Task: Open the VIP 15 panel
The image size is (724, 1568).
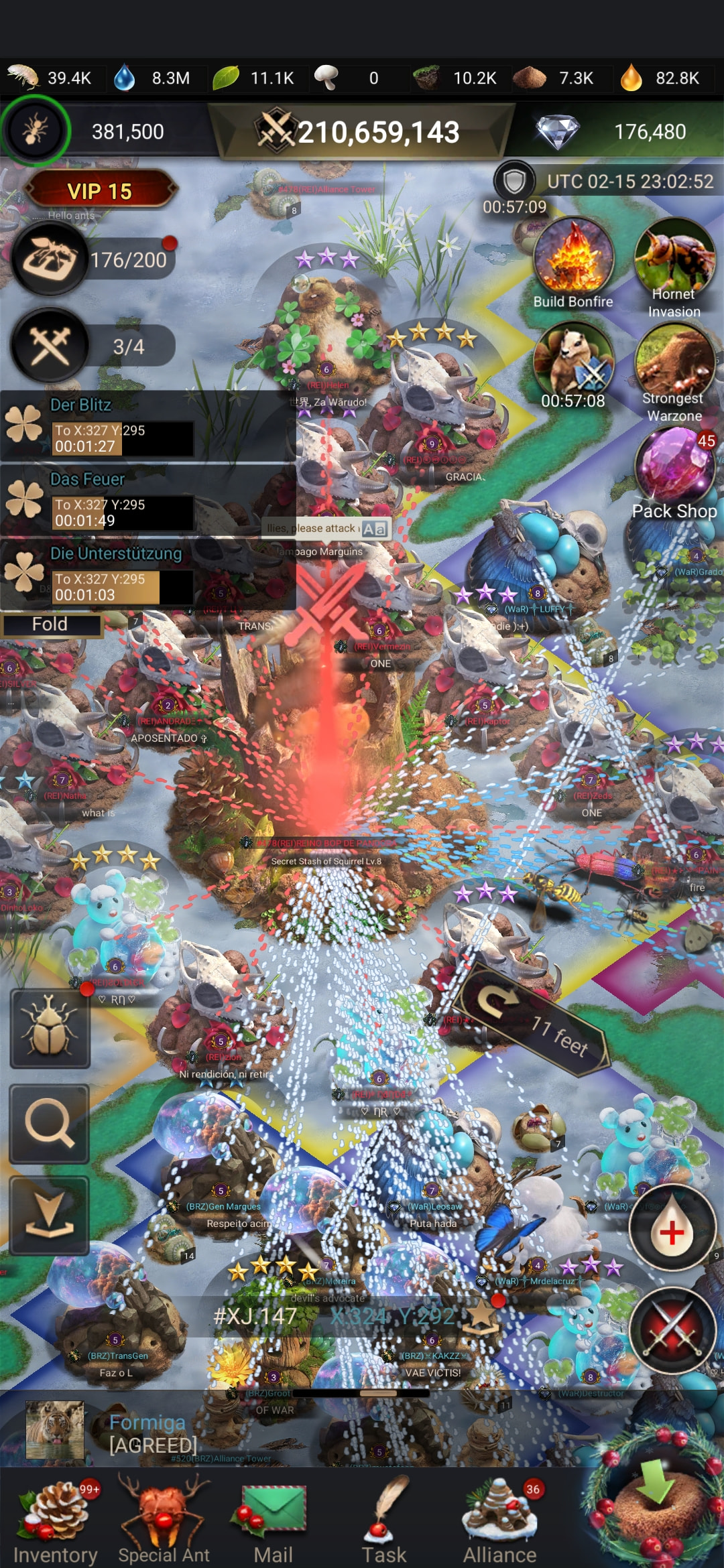Action: tap(100, 192)
